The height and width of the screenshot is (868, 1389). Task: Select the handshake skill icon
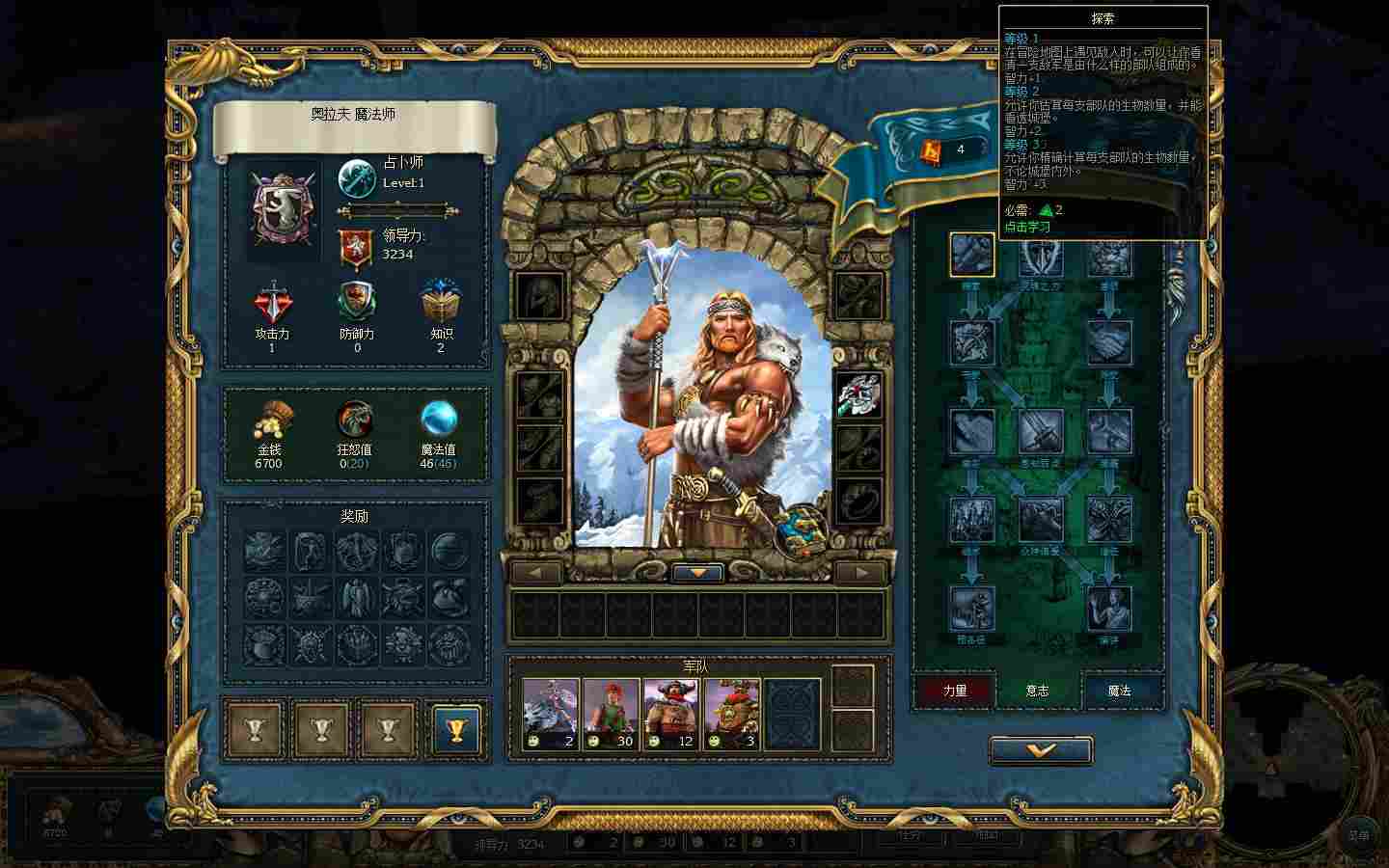click(x=1109, y=342)
